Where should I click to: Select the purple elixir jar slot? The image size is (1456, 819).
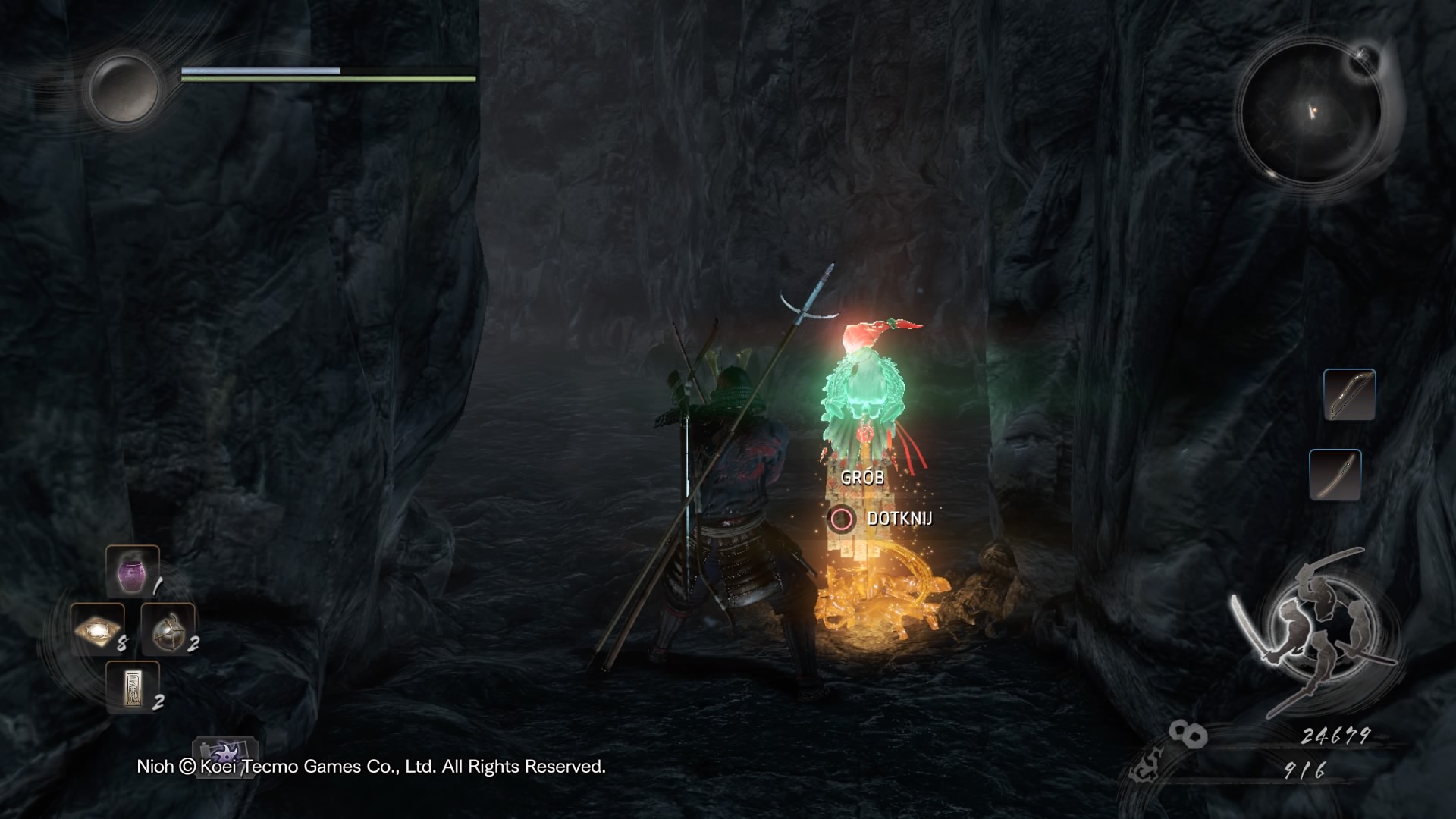133,572
